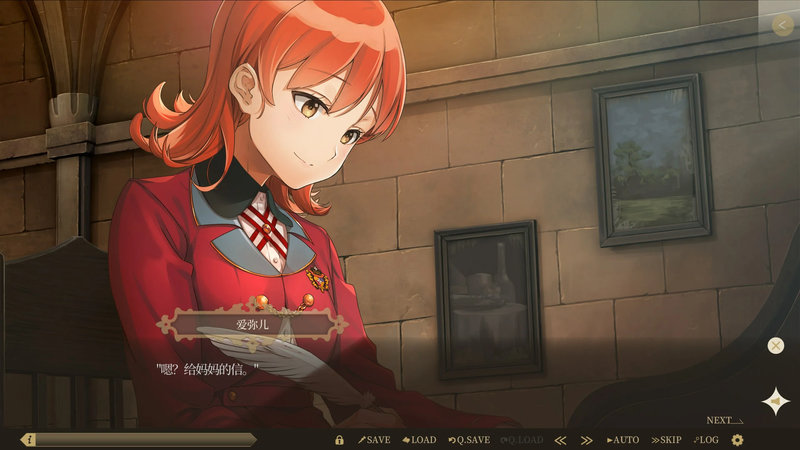The height and width of the screenshot is (450, 800).
Task: Jump forward with the double right chevrons
Action: [x=587, y=440]
